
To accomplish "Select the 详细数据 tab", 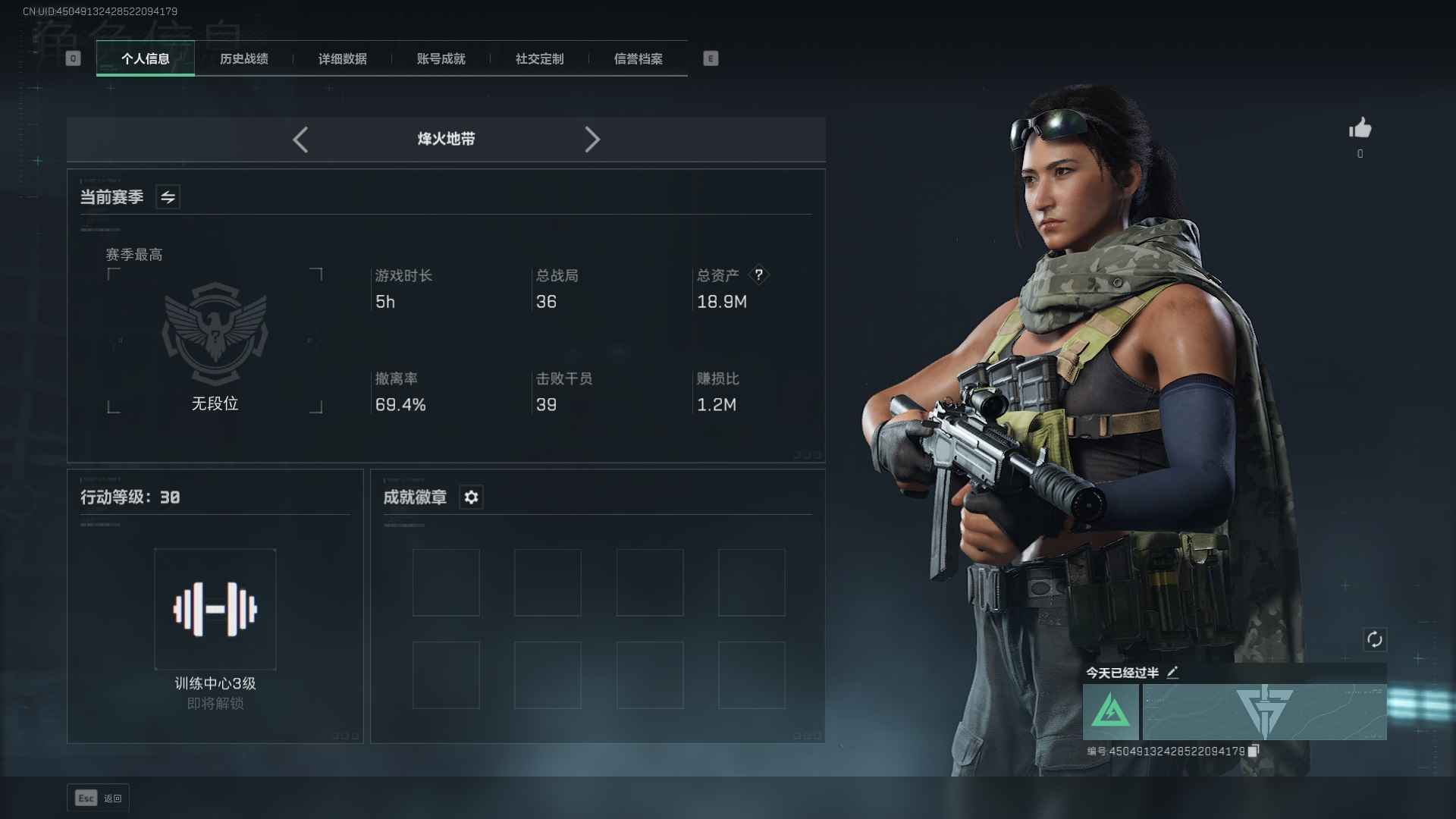I will click(343, 58).
